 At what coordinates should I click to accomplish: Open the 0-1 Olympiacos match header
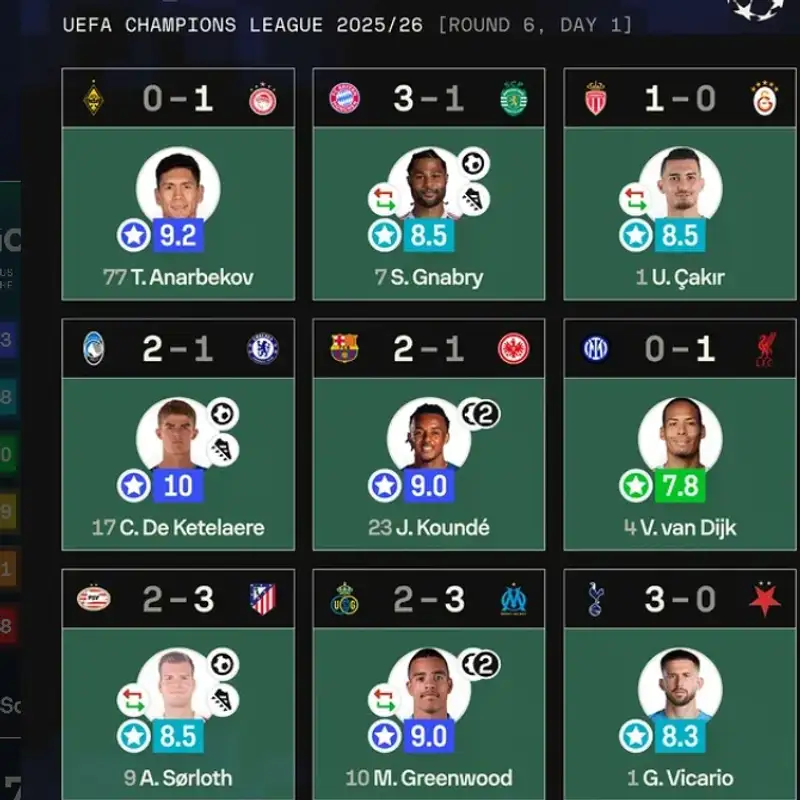(178, 98)
